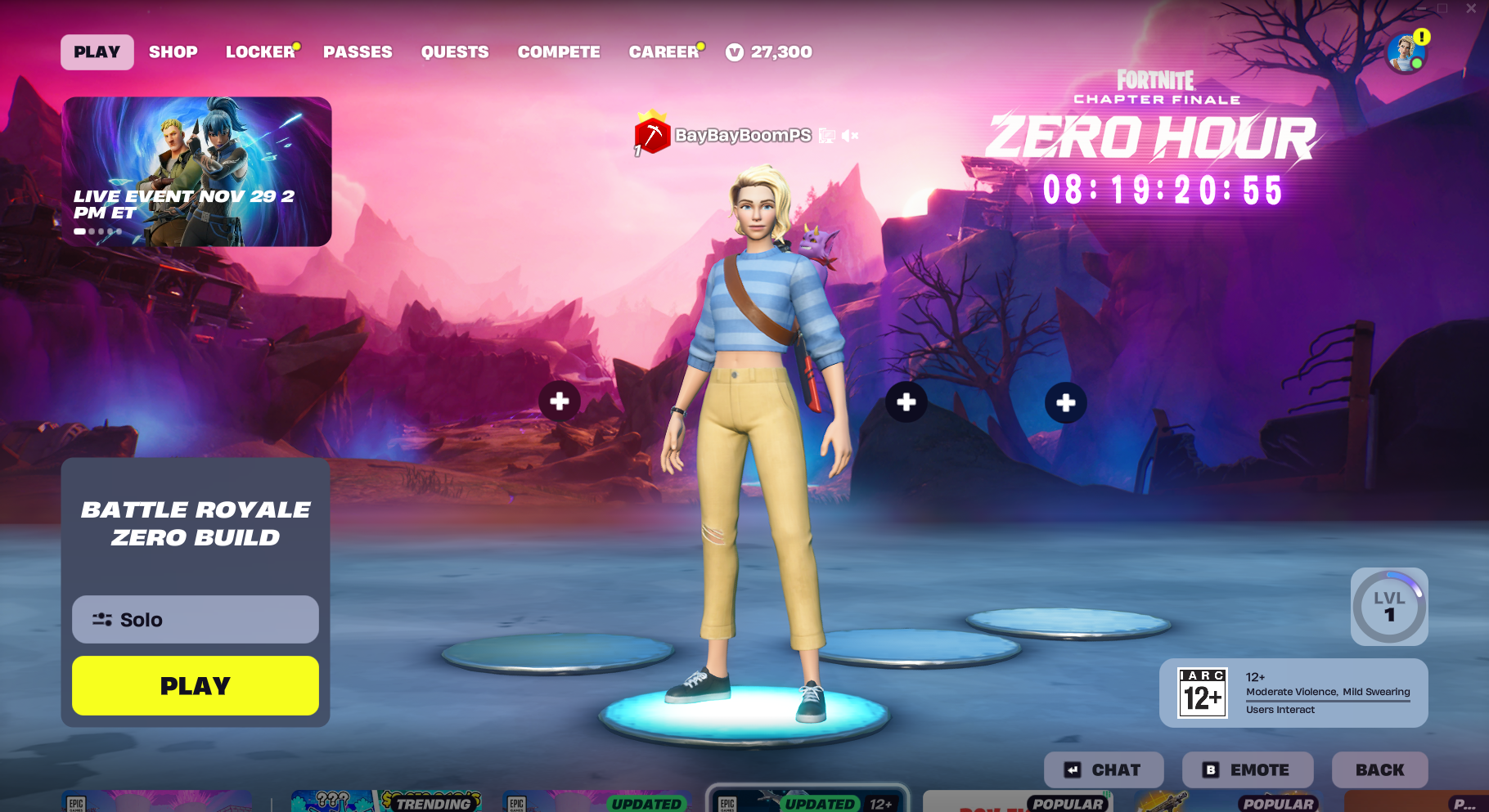Change the Solo party size setting
Screen dimensions: 1489x812
click(x=196, y=620)
